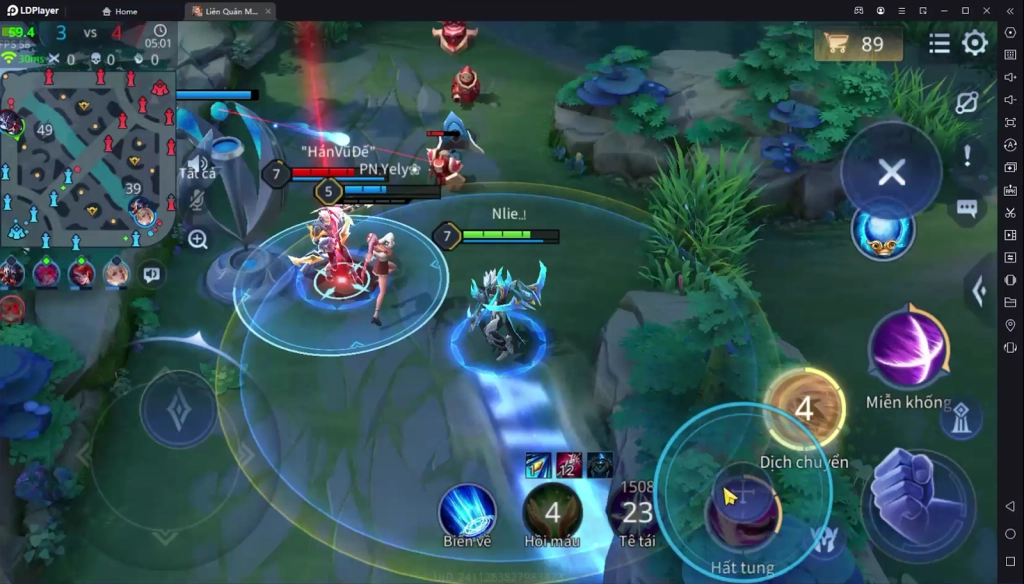Cancel the skill with the X button
The height and width of the screenshot is (584, 1024).
click(x=891, y=173)
